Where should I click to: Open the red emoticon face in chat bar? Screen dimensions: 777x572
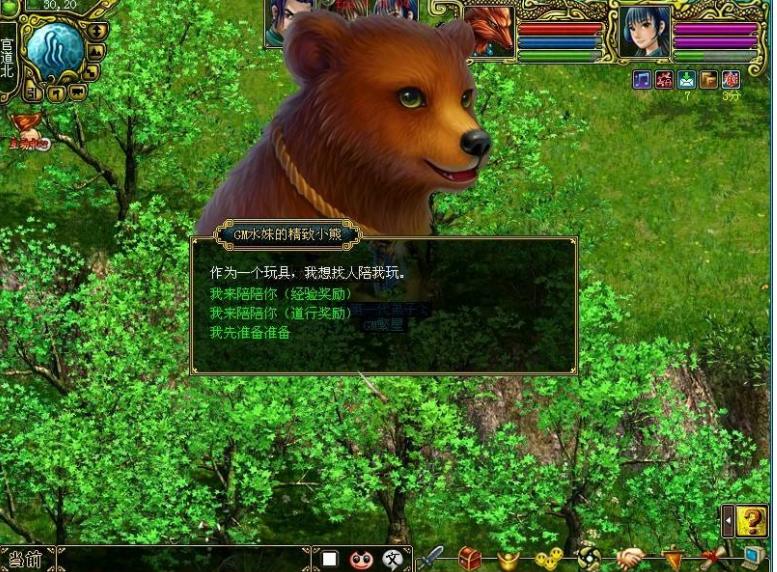pyautogui.click(x=361, y=559)
